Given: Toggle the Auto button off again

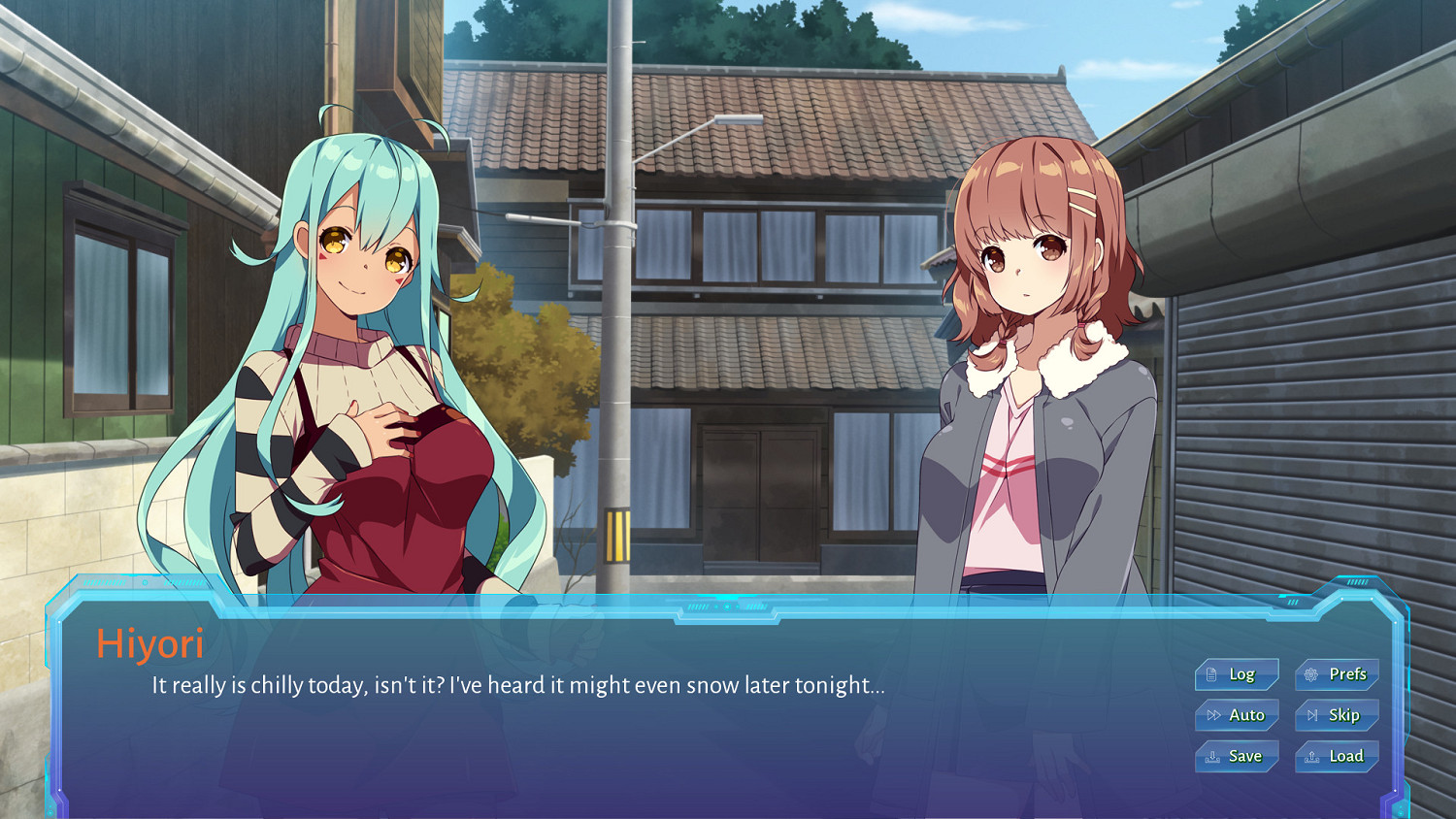Looking at the screenshot, I should 1240,715.
